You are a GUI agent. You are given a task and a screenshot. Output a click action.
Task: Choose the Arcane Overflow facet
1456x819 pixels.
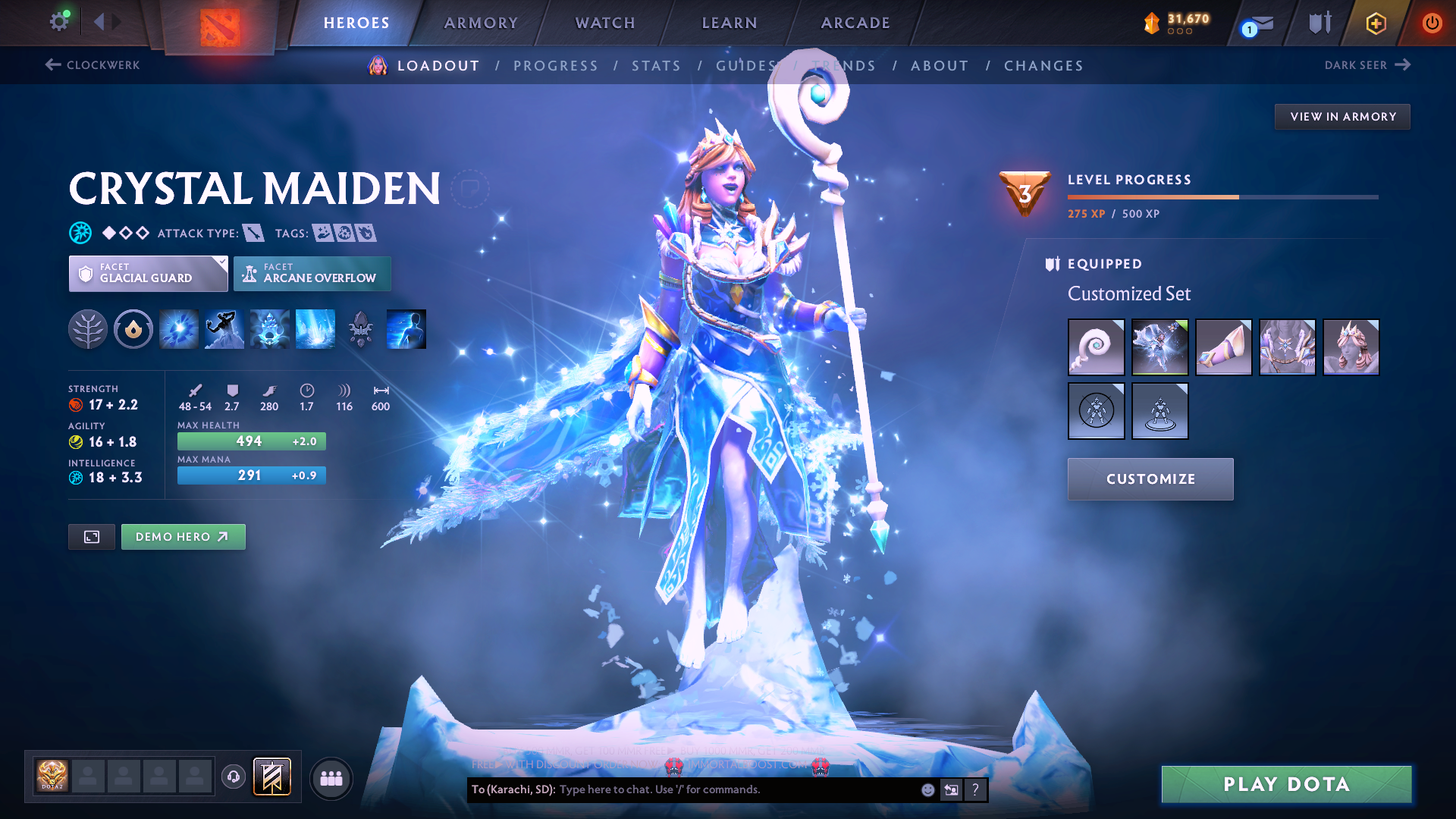click(312, 274)
